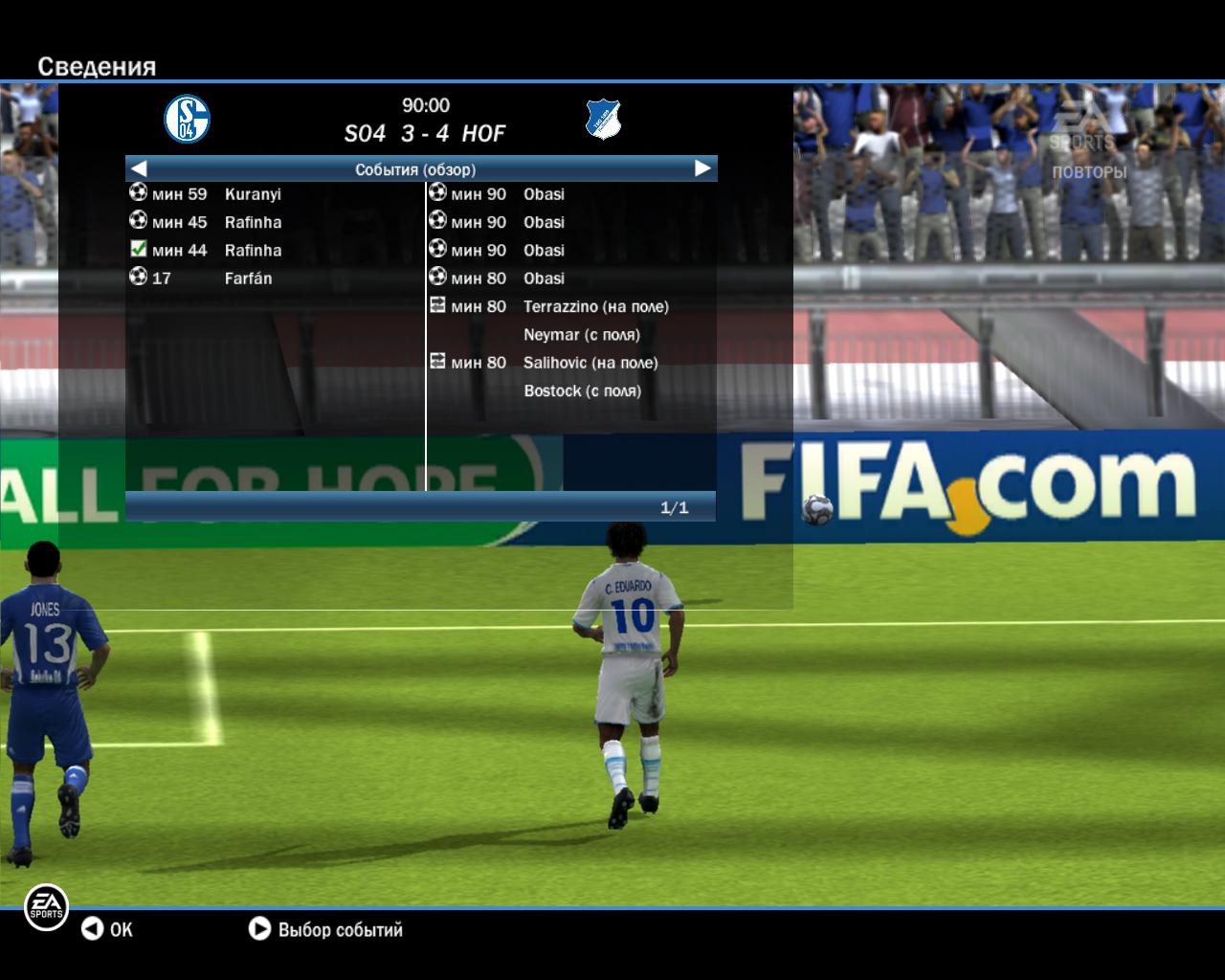Activate the Выбор событий option
Screen dimensions: 1225x980
click(x=326, y=929)
